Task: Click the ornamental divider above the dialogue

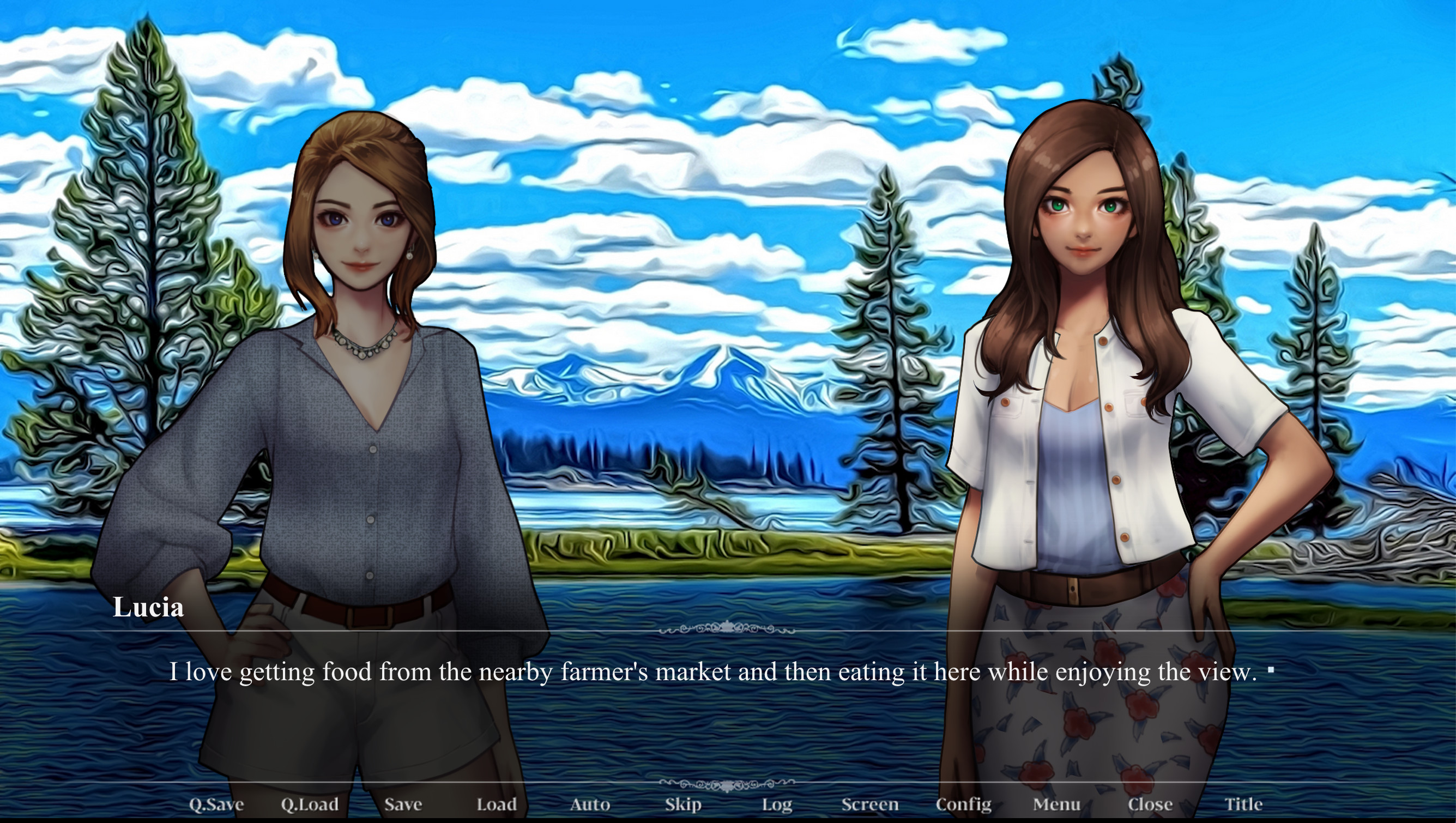Action: point(728,628)
